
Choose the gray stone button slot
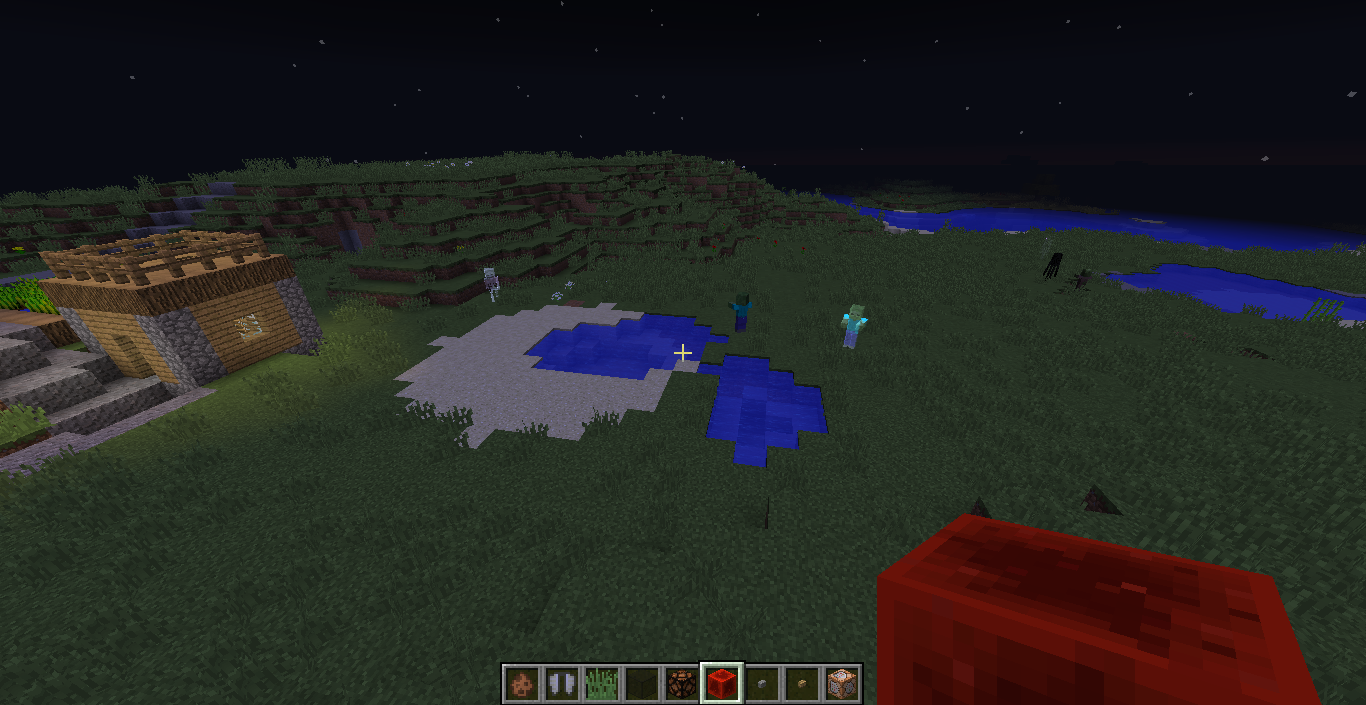[x=761, y=684]
